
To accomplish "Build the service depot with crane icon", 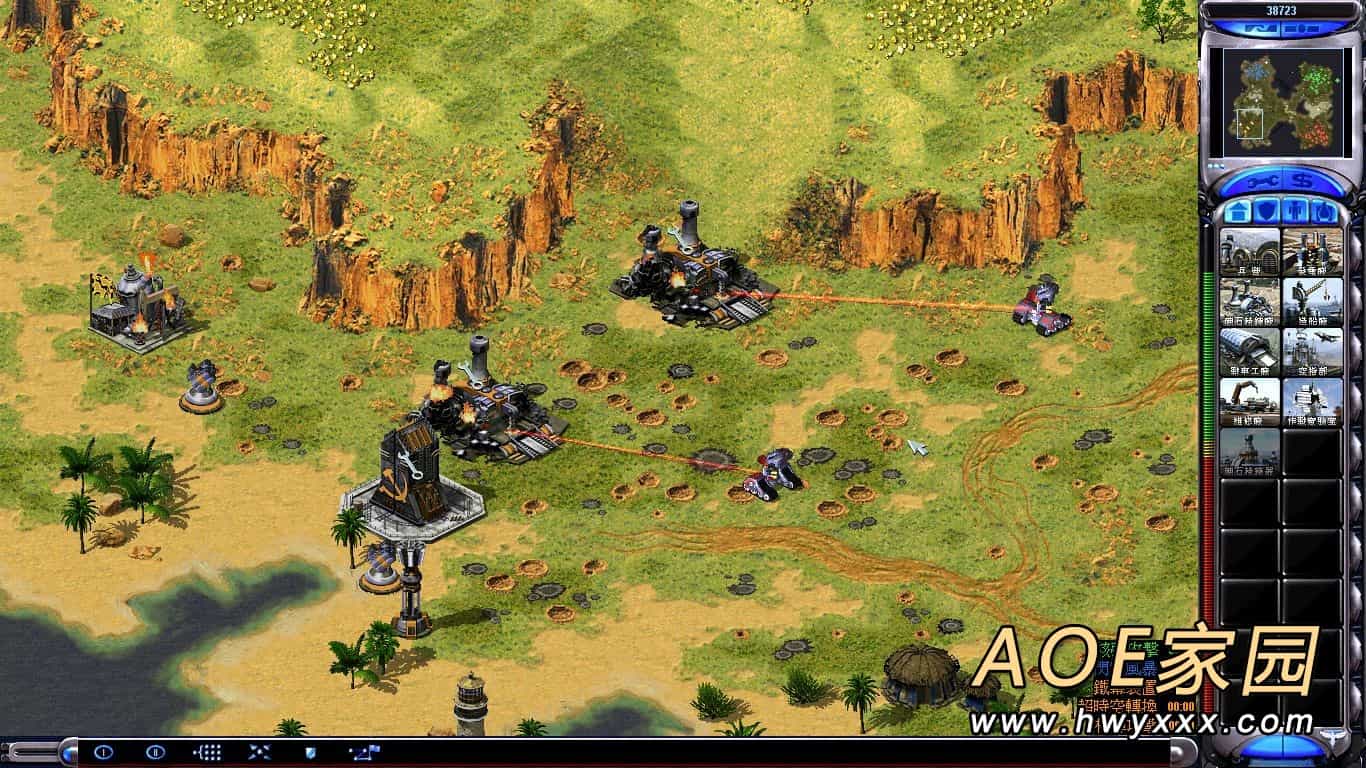I will (1249, 402).
